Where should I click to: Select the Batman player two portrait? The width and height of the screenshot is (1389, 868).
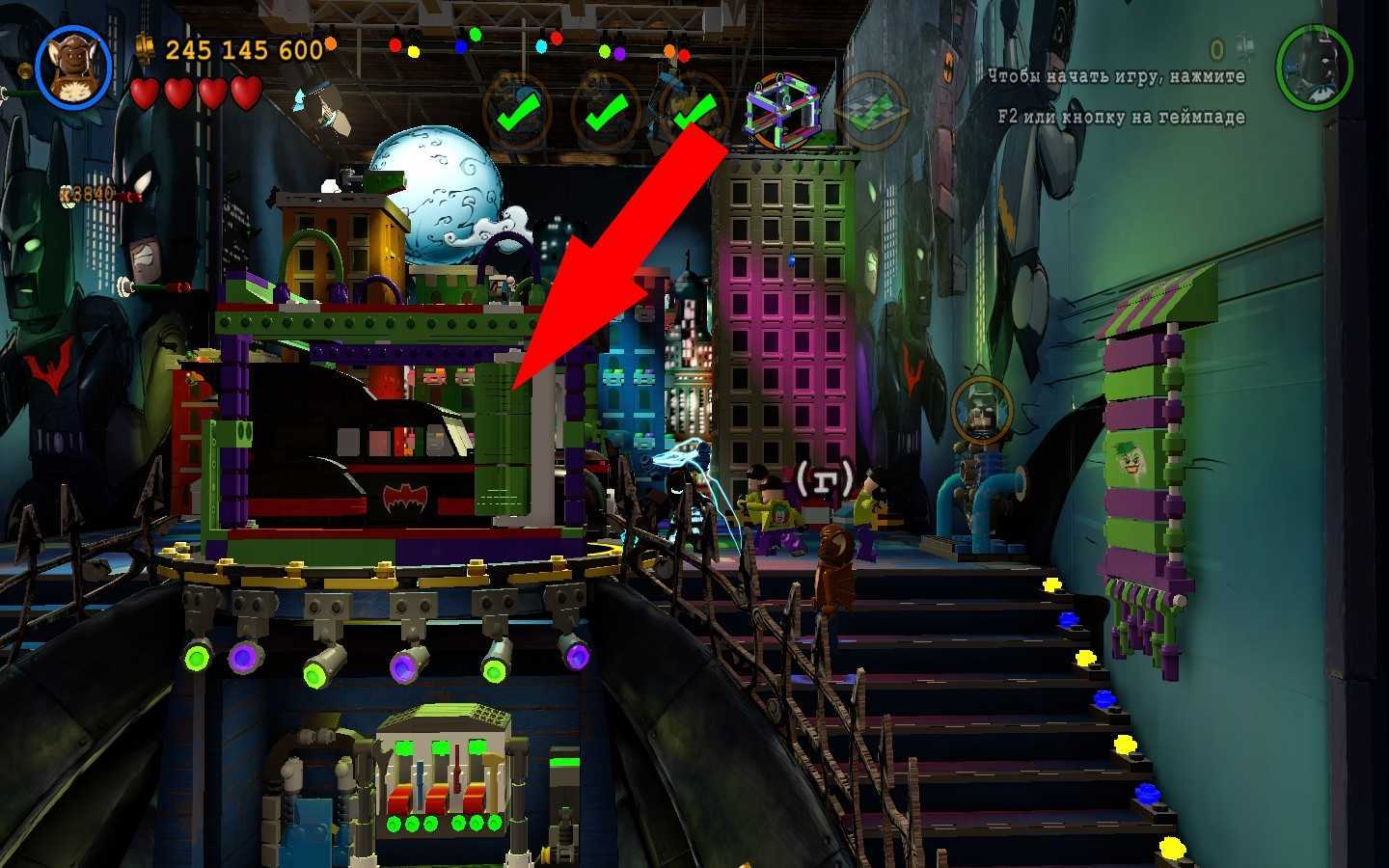(x=1313, y=66)
